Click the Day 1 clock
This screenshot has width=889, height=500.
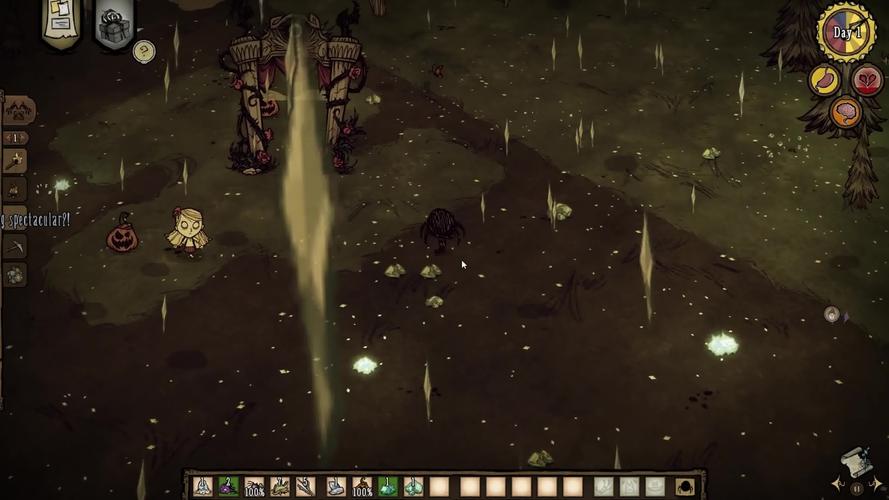coord(847,33)
